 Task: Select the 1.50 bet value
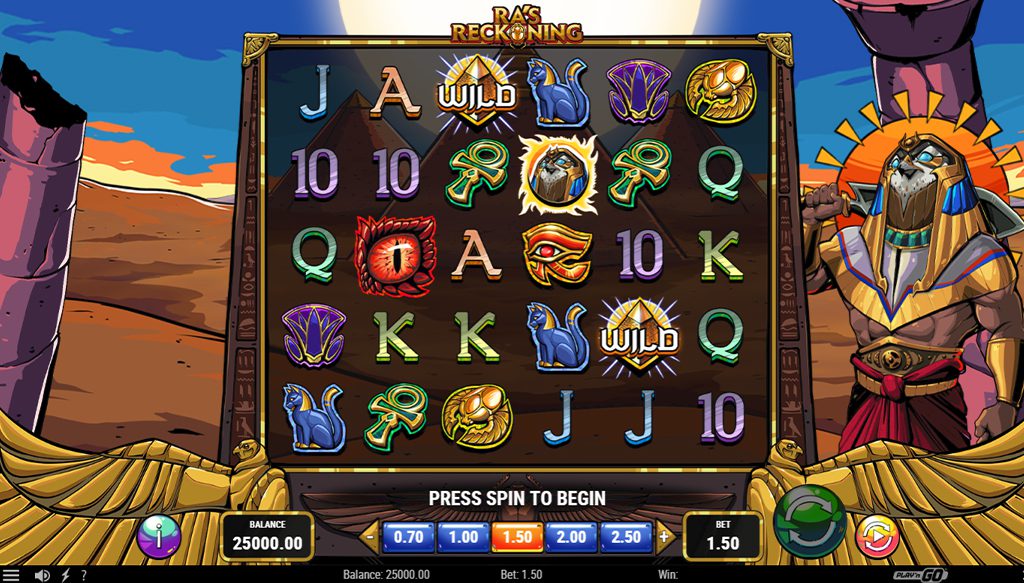[517, 537]
